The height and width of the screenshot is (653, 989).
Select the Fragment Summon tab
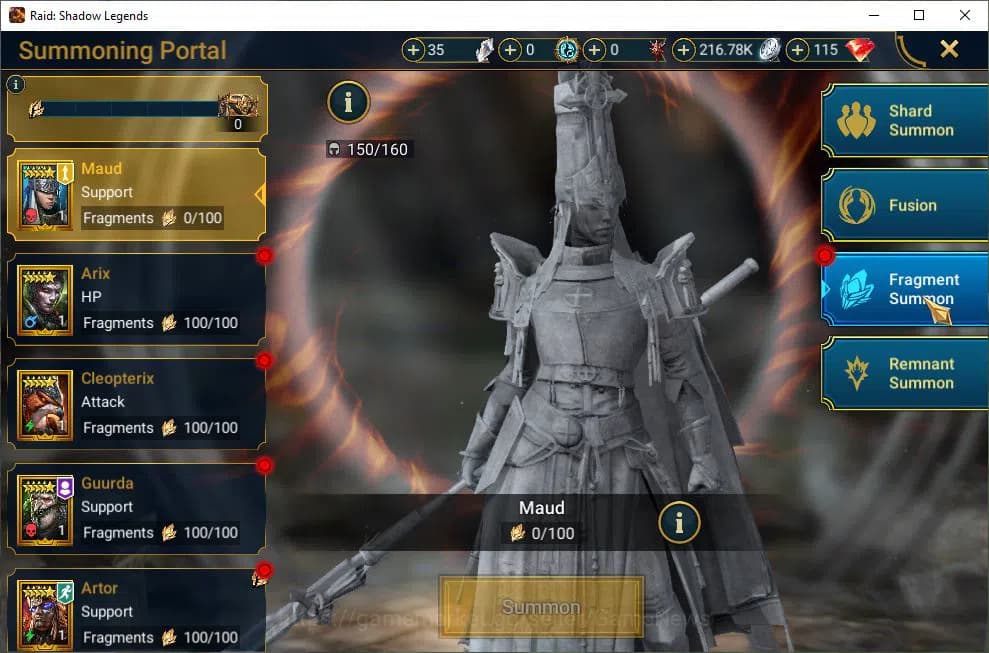pyautogui.click(x=905, y=289)
